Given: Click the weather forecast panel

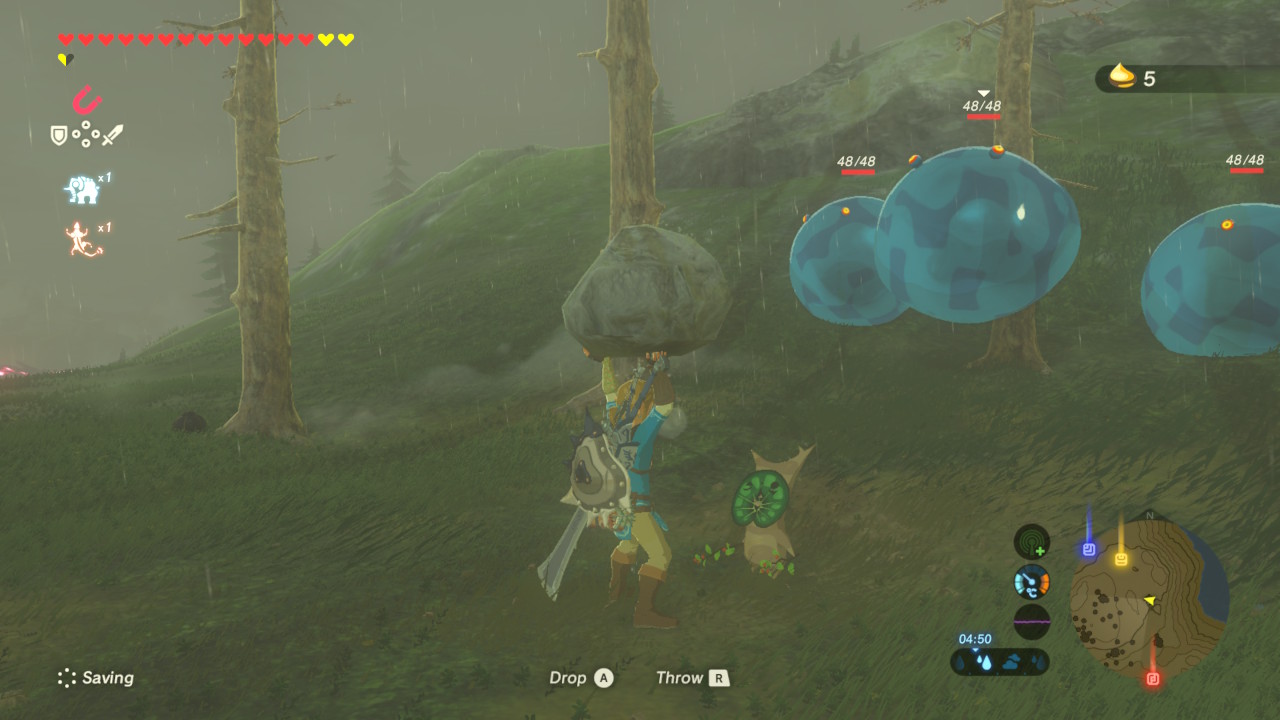Looking at the screenshot, I should tap(999, 661).
